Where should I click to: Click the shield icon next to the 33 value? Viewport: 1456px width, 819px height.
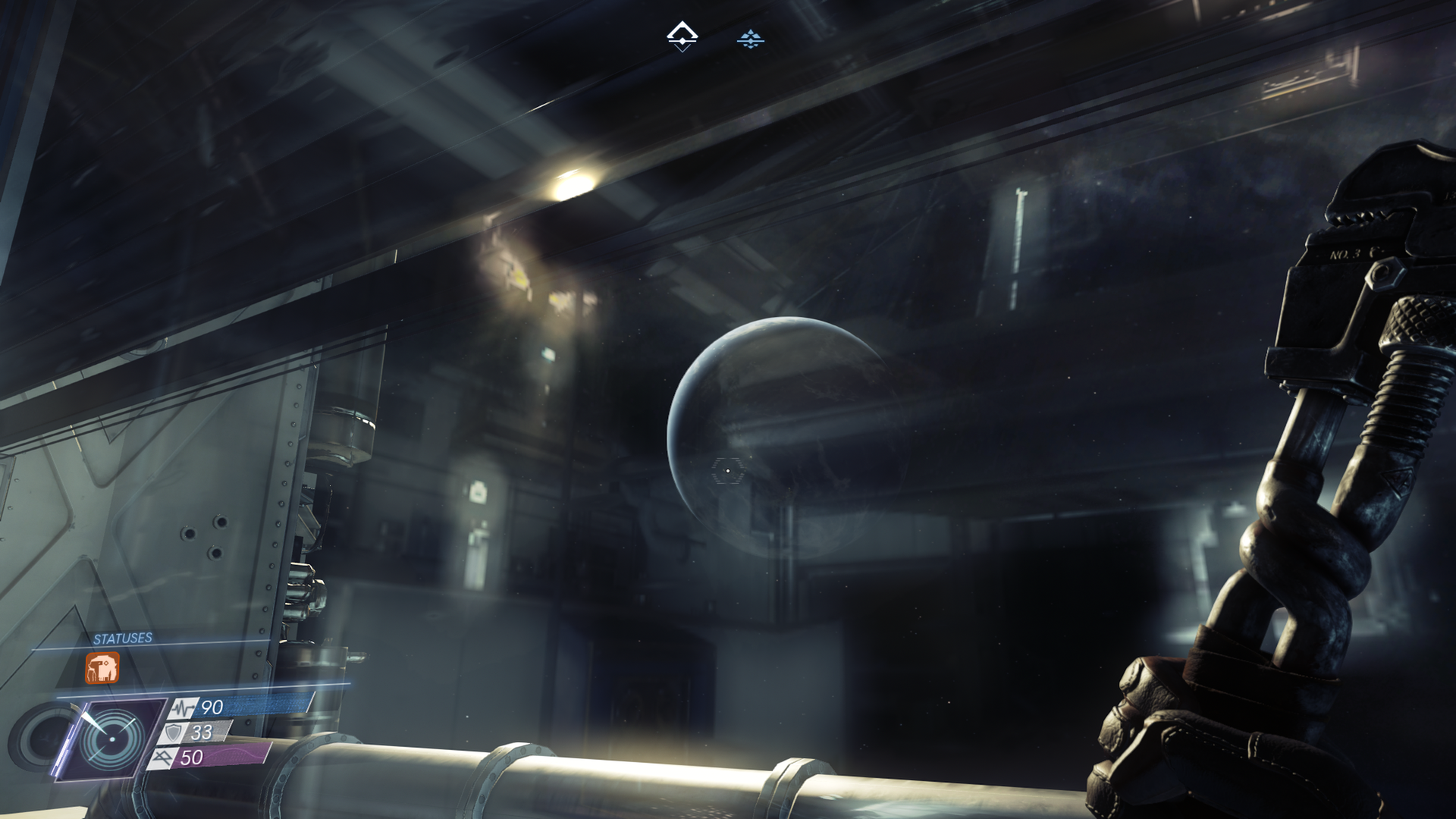click(x=174, y=733)
